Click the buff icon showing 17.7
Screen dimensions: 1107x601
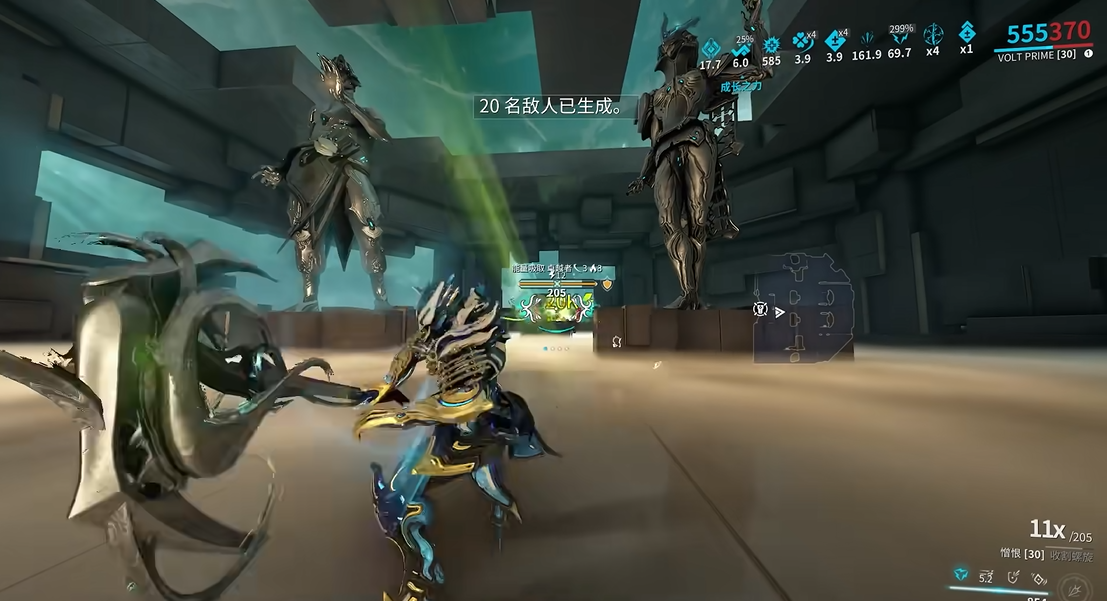710,46
